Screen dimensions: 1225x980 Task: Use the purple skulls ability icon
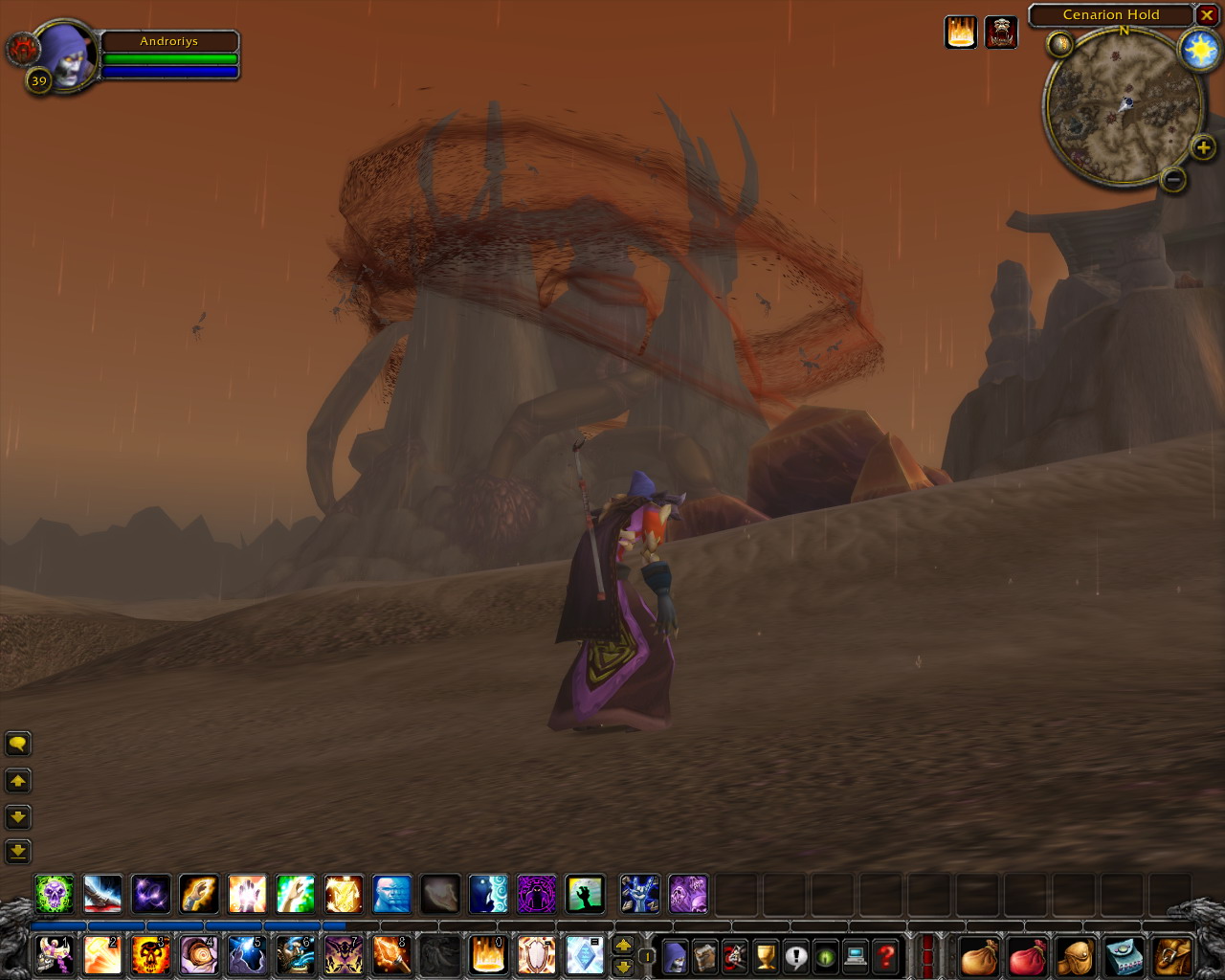688,894
